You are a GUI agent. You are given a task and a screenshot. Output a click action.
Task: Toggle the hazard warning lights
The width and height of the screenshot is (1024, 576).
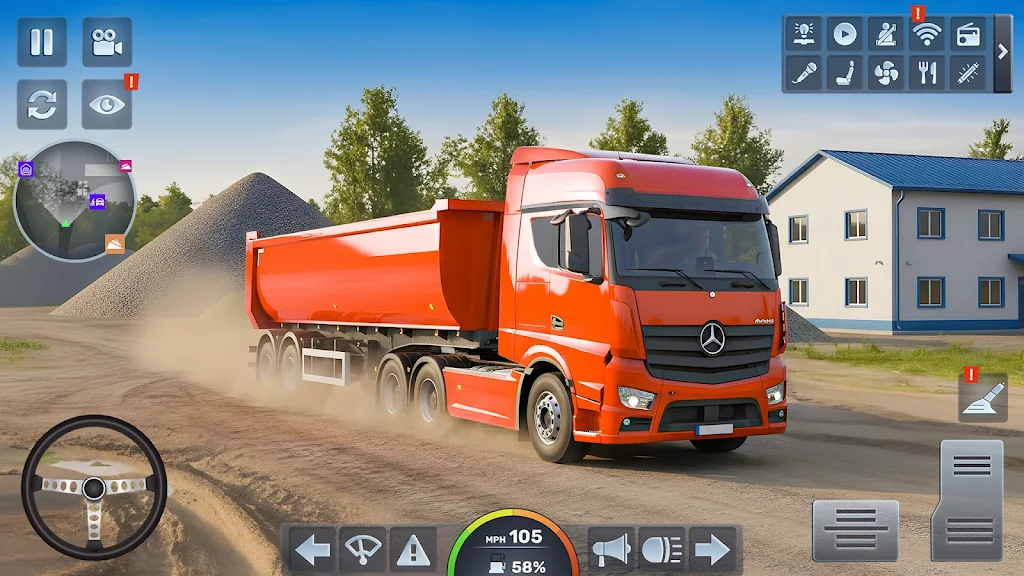[413, 549]
